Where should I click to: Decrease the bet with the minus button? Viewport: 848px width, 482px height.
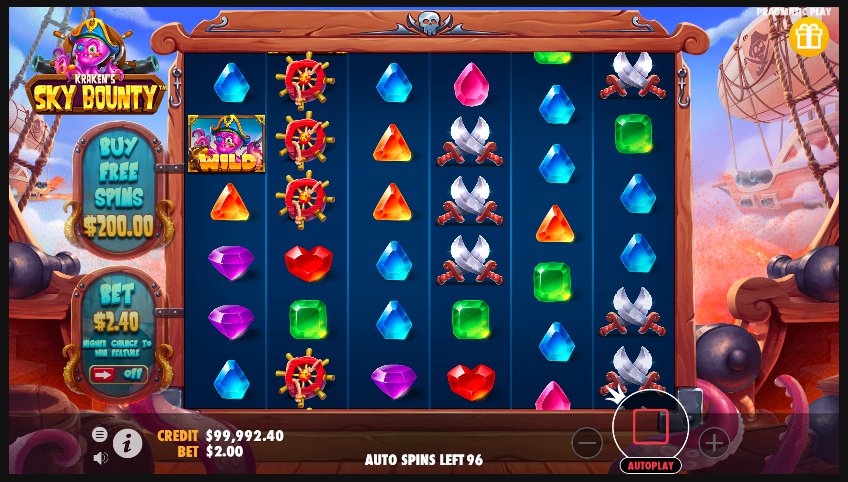[587, 442]
